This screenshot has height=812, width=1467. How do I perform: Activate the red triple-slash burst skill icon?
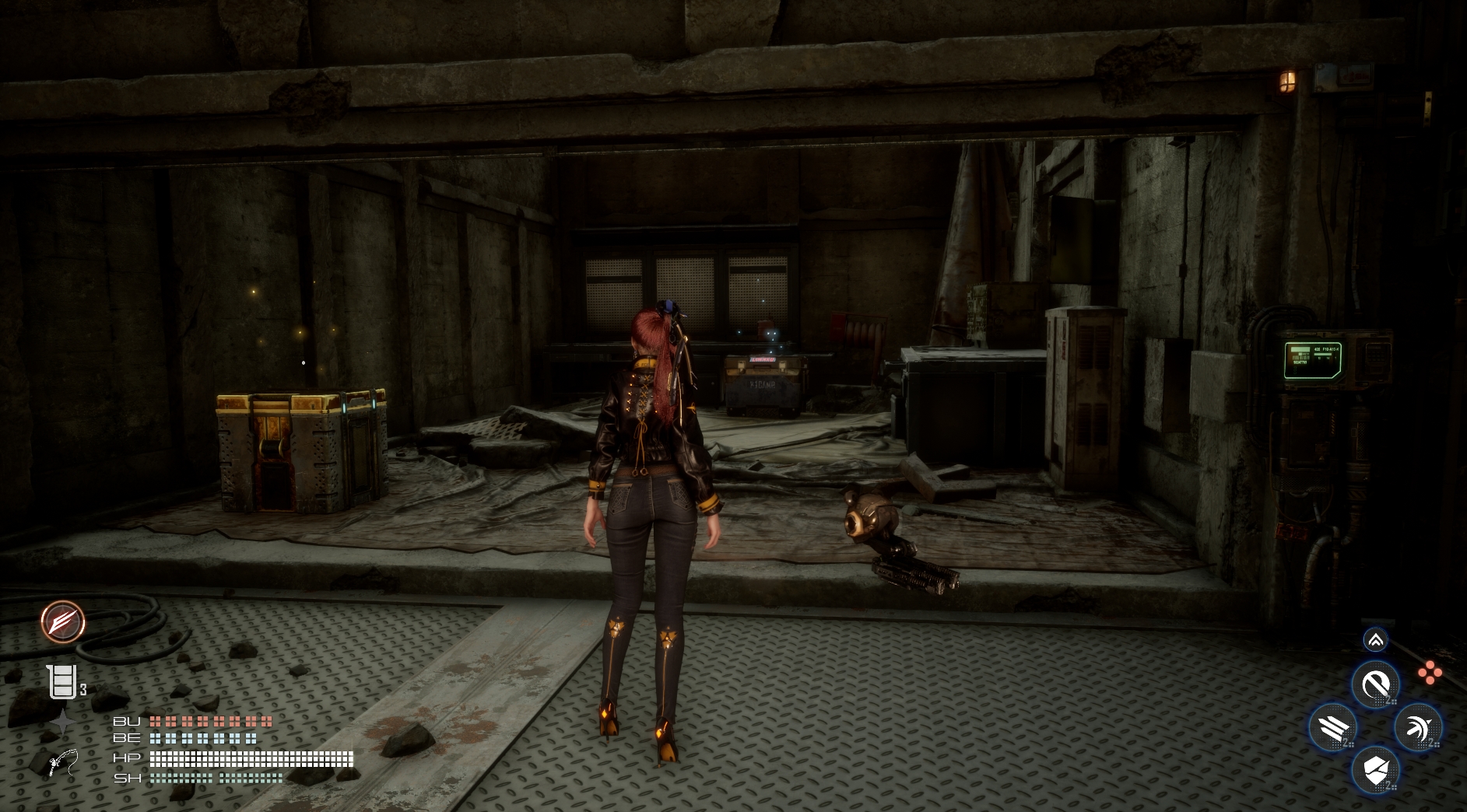click(63, 622)
